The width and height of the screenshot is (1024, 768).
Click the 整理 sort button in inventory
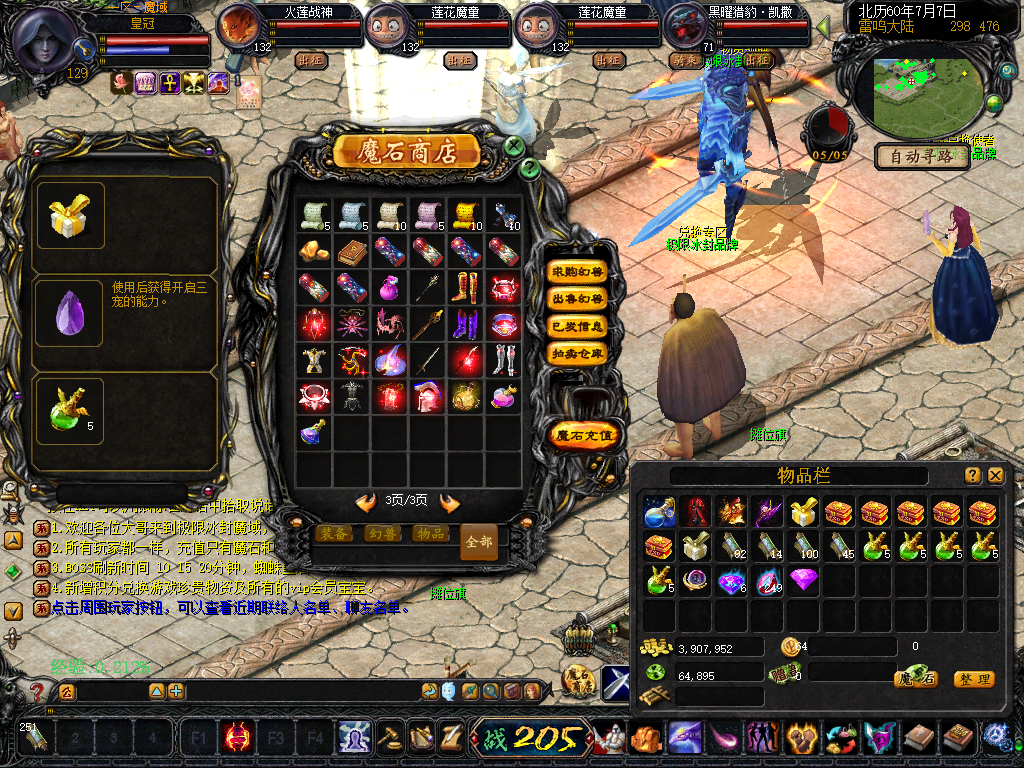973,679
